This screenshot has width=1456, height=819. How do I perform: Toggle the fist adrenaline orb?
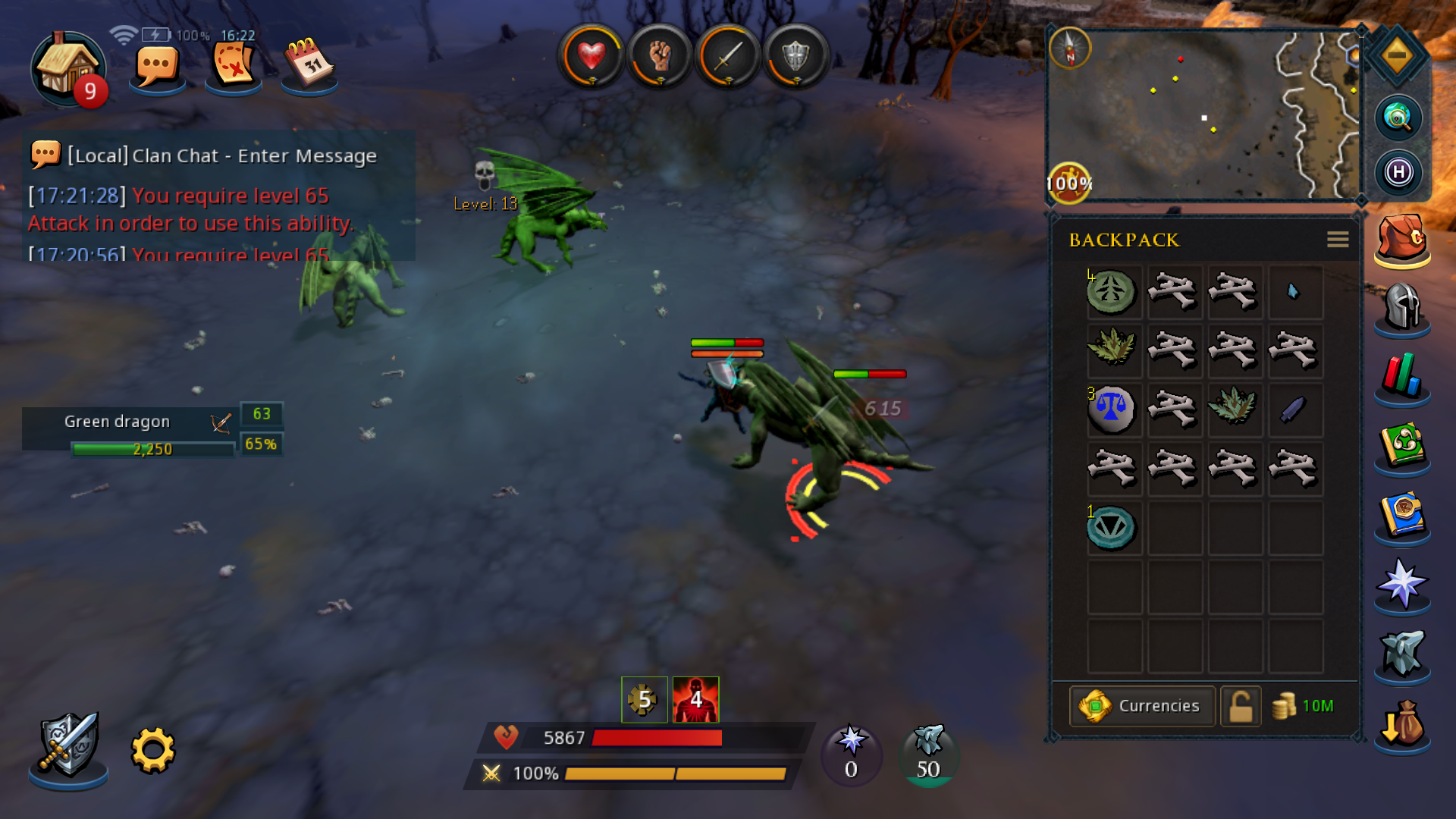(x=659, y=56)
